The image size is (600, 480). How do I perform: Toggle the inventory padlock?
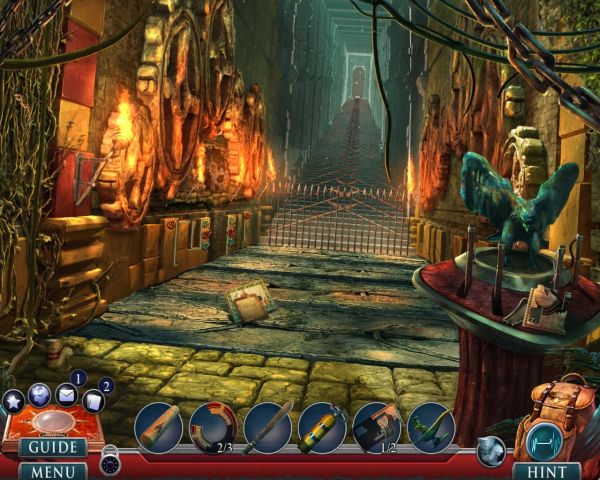coord(109,460)
